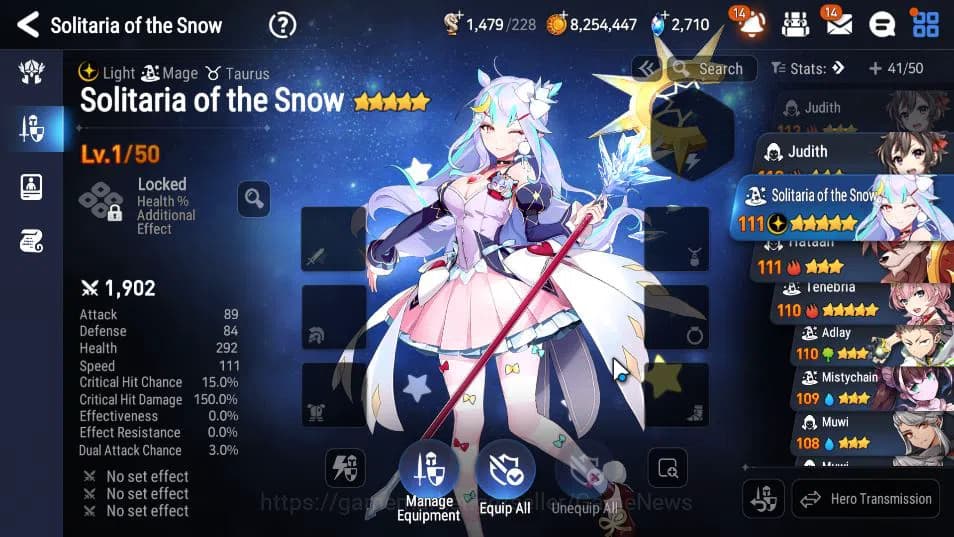
Task: Expand hero inventory using the 41/50 plus
Action: [x=875, y=69]
